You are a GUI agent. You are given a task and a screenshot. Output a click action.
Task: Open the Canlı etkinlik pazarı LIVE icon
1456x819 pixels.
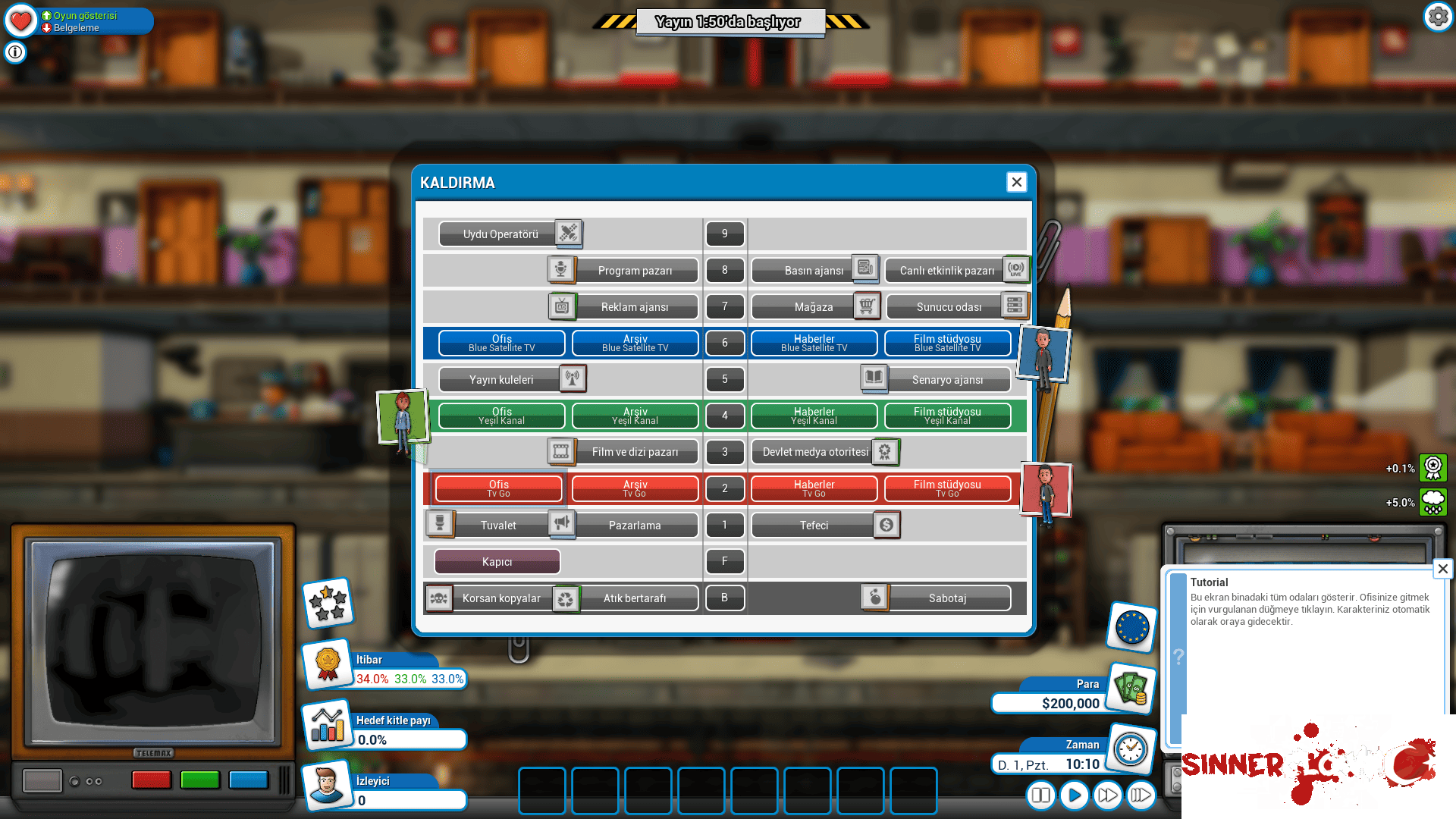[1017, 269]
